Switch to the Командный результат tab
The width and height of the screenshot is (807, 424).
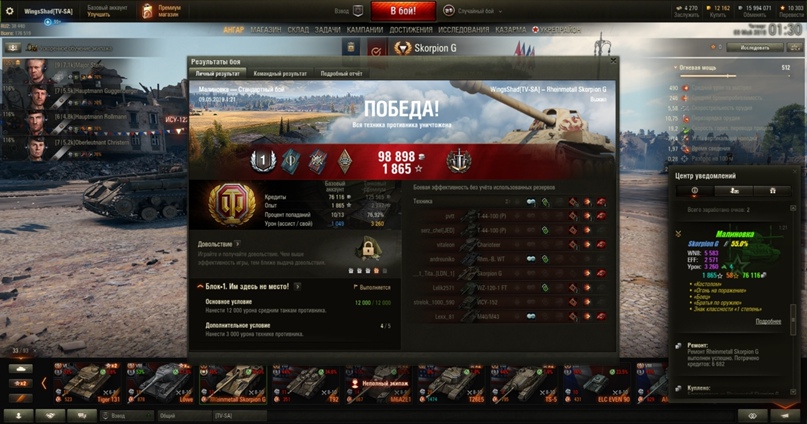[280, 73]
